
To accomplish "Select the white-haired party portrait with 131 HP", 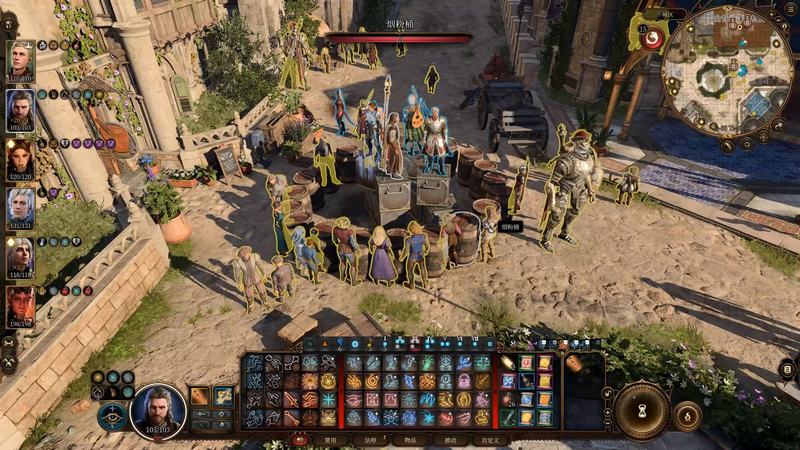I will (x=20, y=208).
